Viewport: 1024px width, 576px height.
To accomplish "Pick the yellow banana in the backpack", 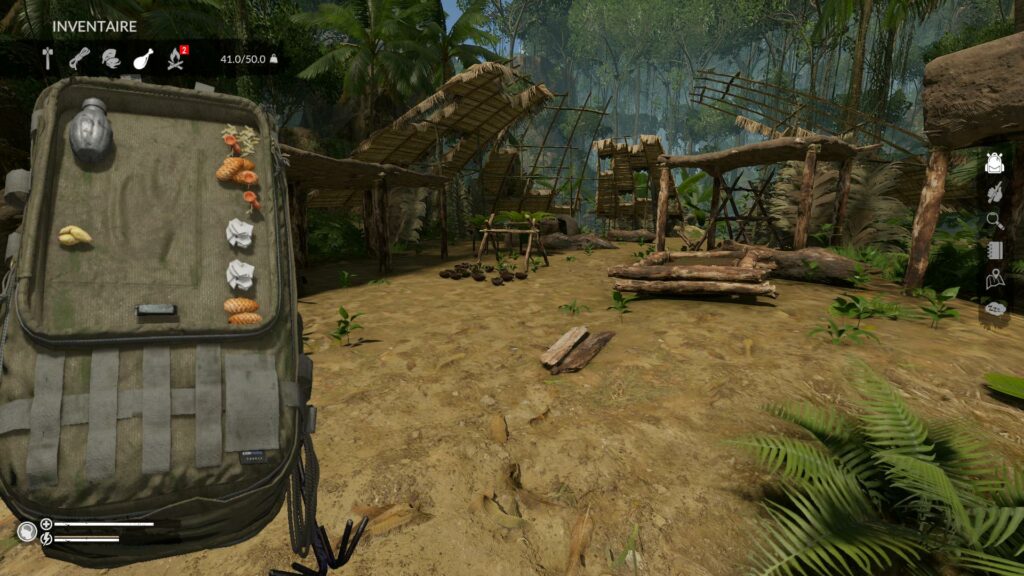I will tap(74, 236).
